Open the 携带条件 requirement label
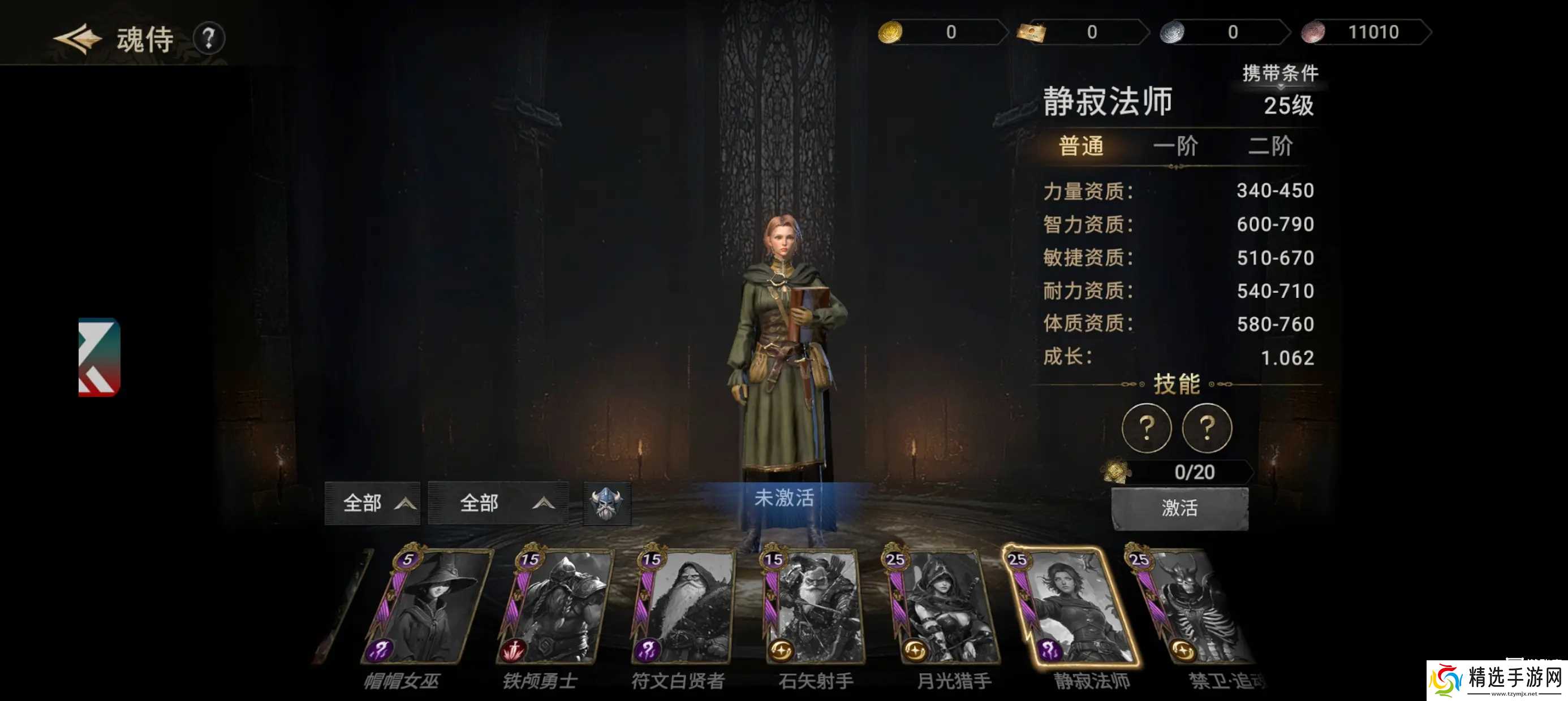The image size is (1568, 701). tap(1280, 73)
